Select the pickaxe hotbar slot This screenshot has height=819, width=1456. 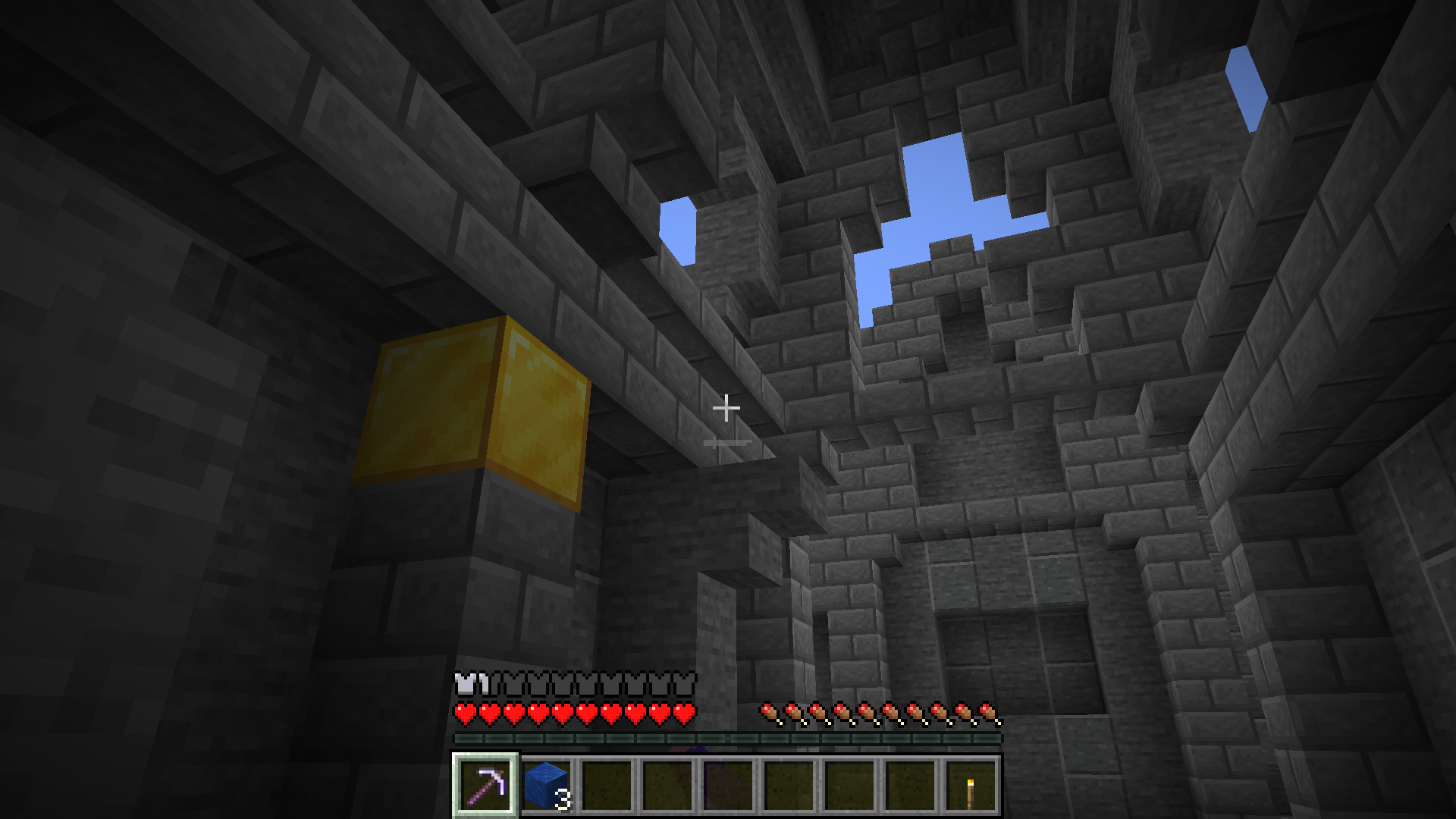[x=485, y=785]
